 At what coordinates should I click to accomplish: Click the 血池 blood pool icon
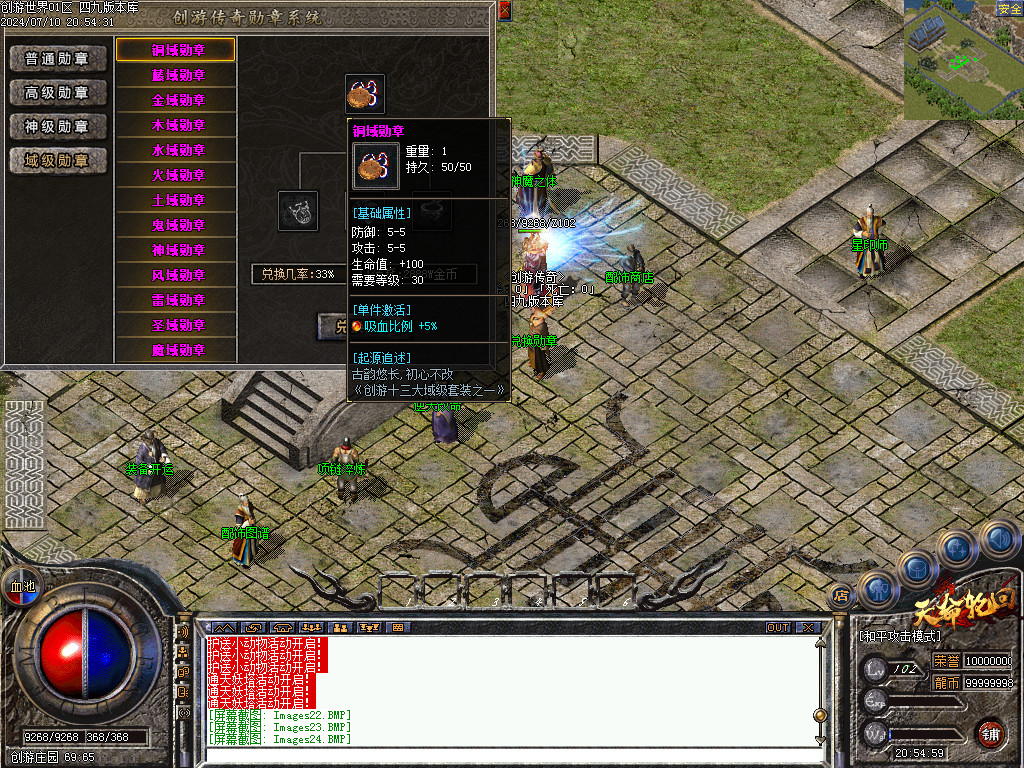pos(22,587)
